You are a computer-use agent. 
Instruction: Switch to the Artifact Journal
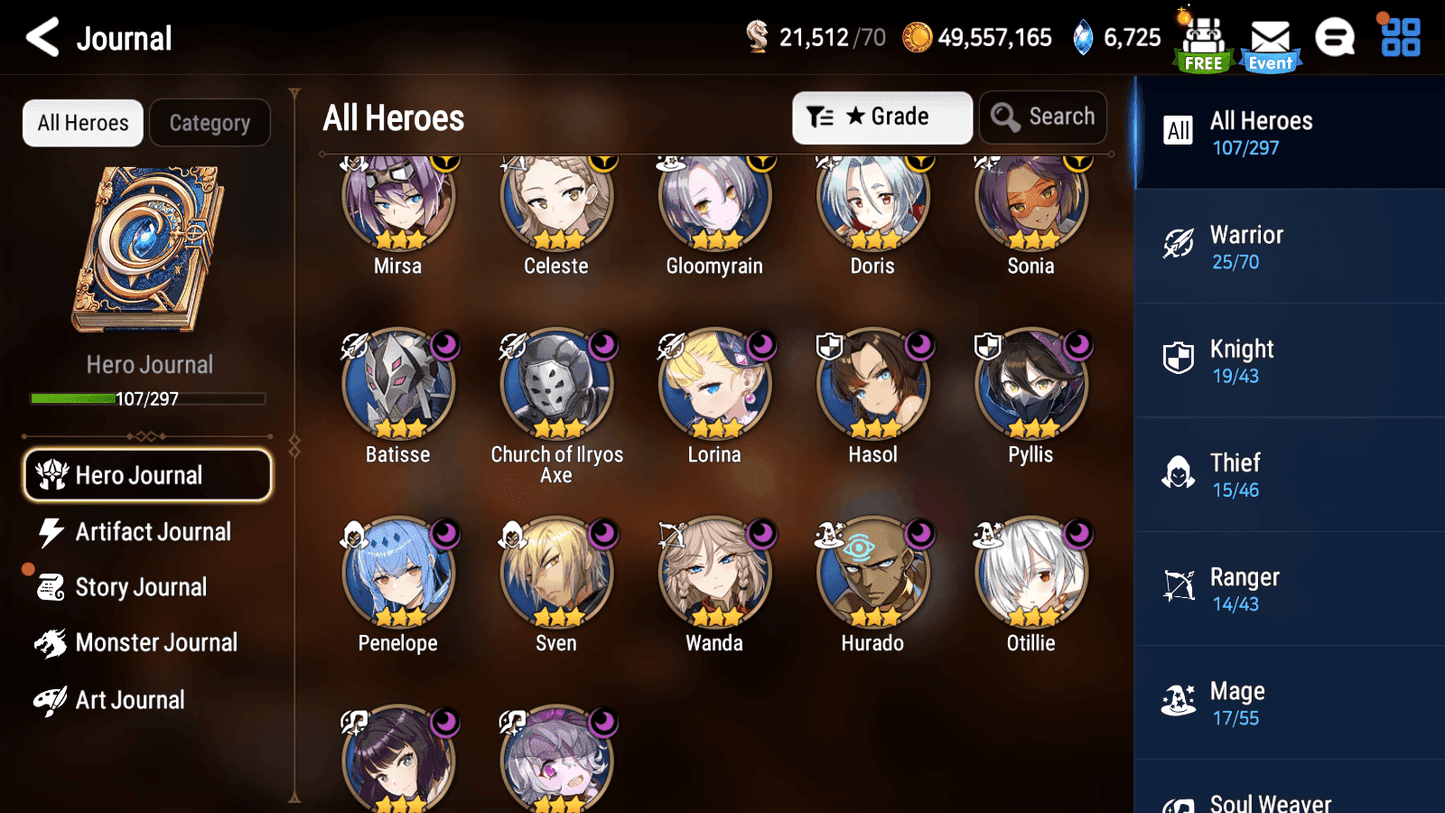pos(150,531)
